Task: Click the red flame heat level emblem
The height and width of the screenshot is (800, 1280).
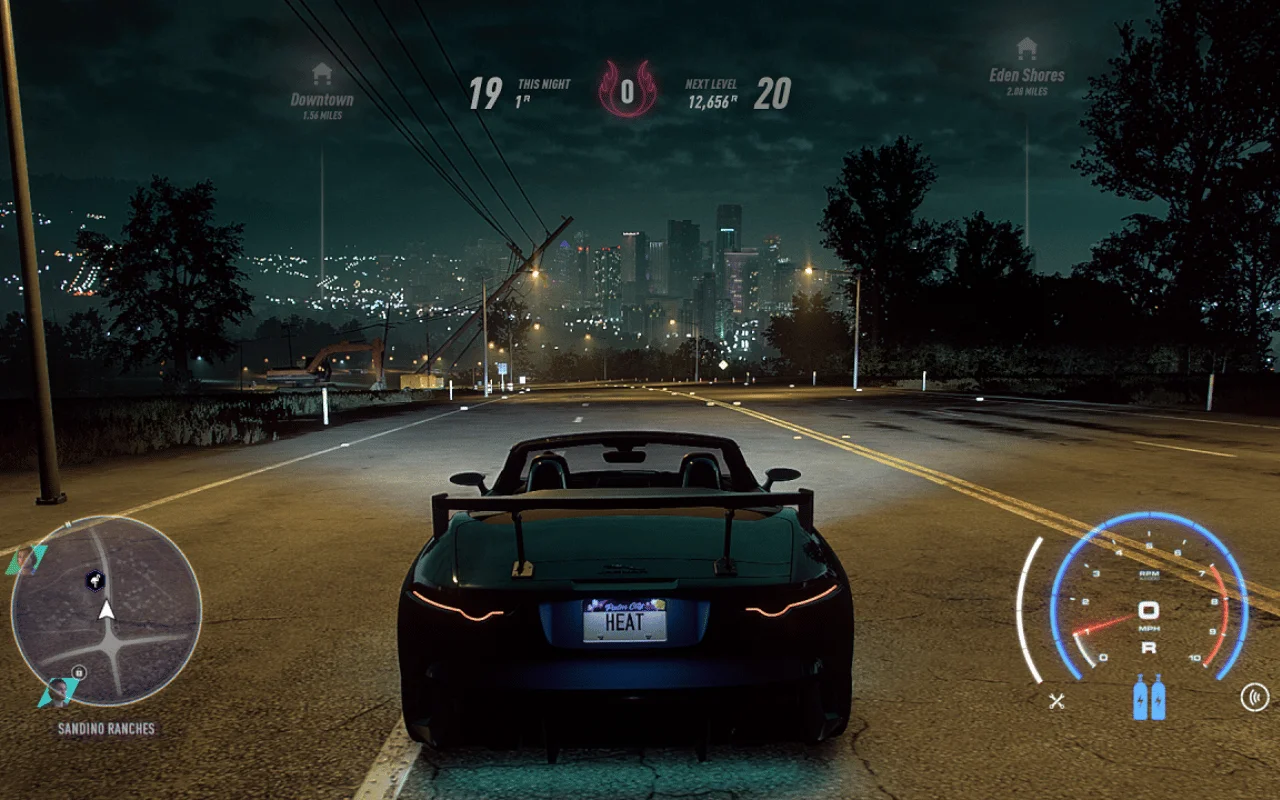Action: coord(627,90)
